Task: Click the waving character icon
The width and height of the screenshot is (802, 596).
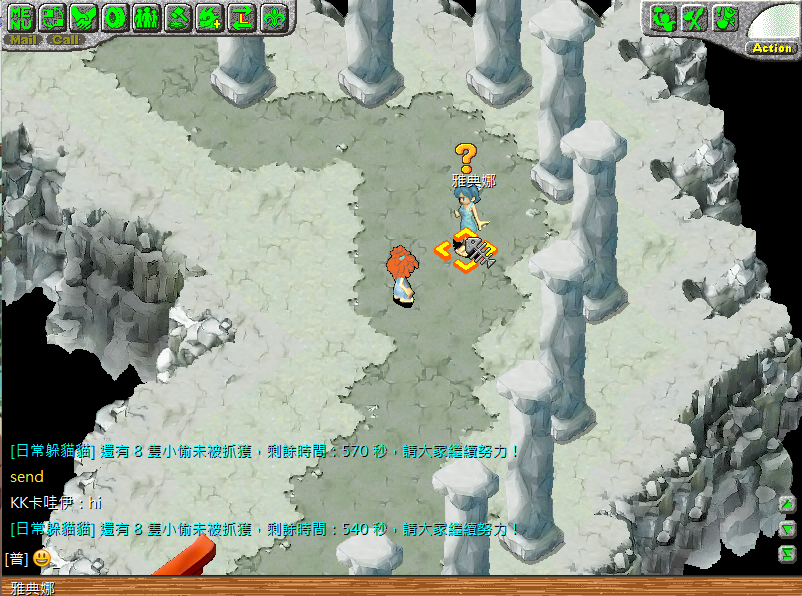Action: coord(662,17)
